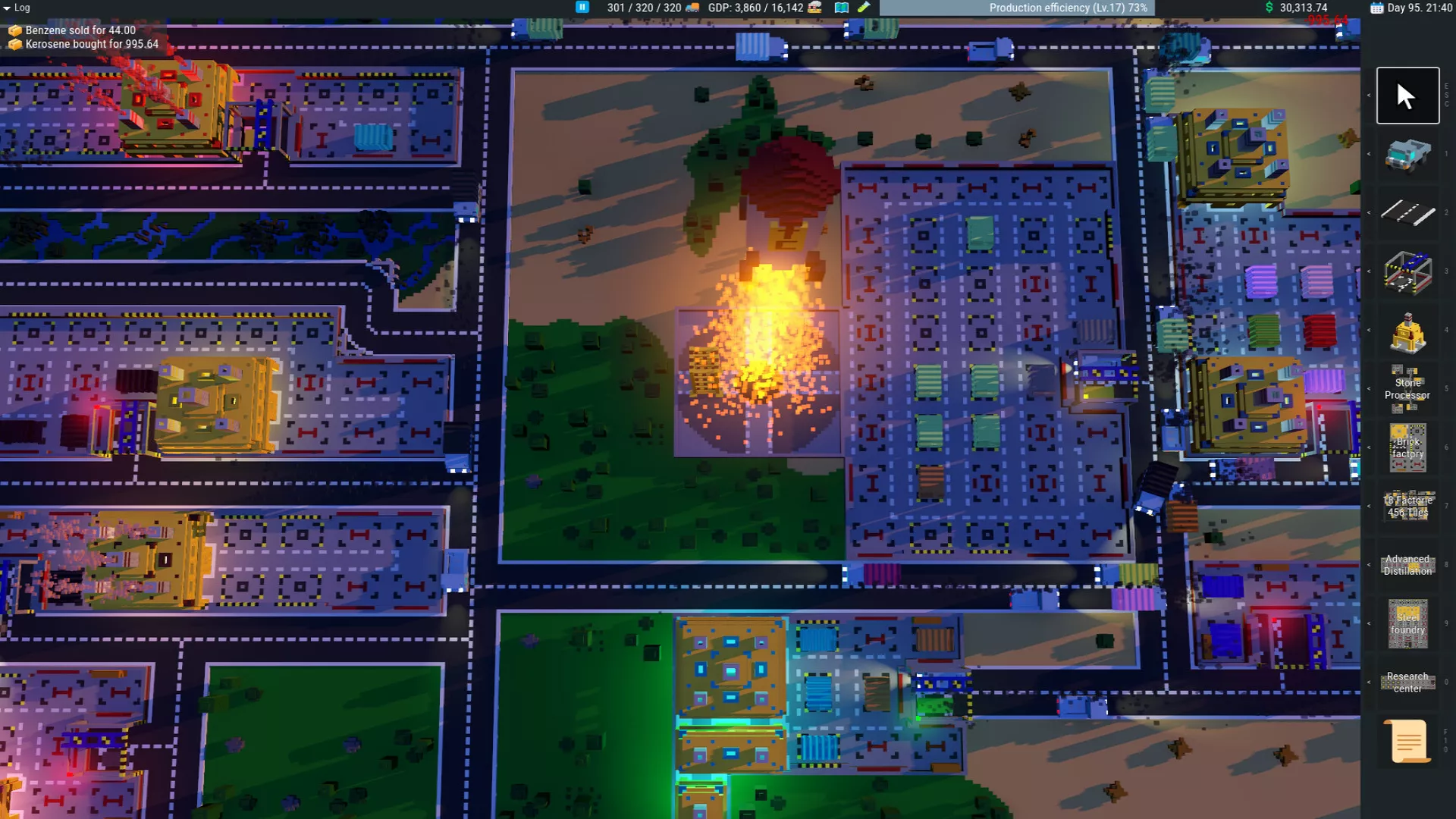The image size is (1456, 819).
Task: Choose the truck tool in the build bar
Action: click(x=1407, y=155)
